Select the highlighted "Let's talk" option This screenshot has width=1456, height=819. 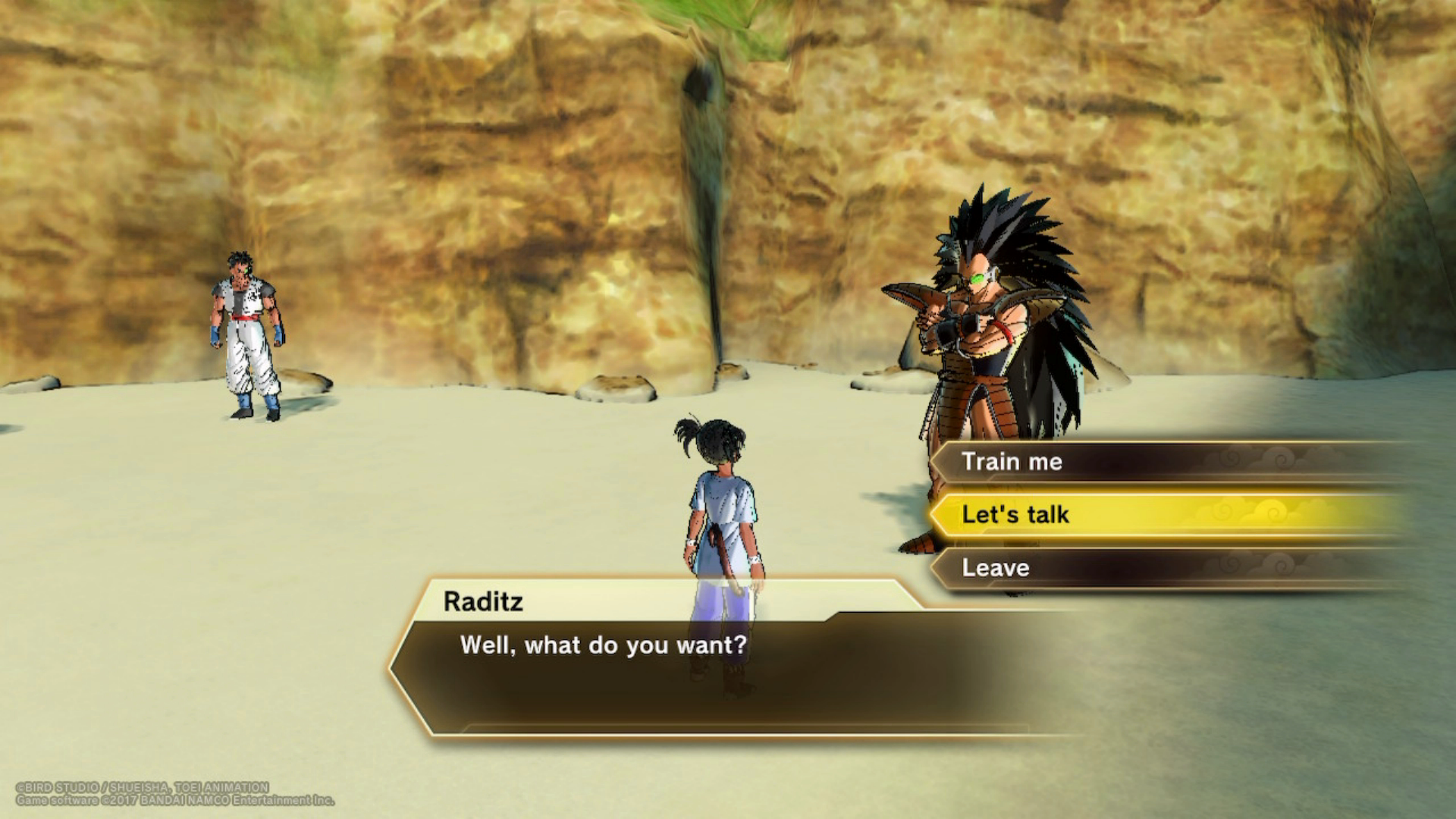click(1015, 515)
